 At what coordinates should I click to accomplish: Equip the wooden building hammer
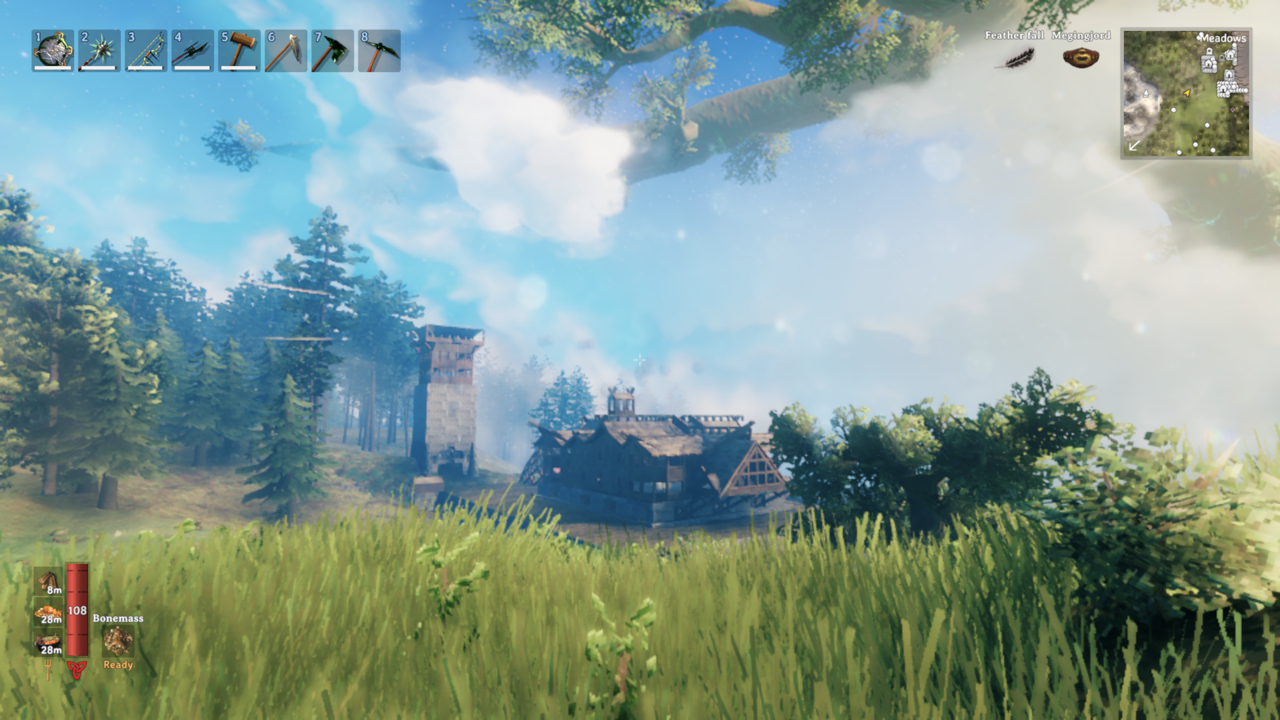click(239, 51)
